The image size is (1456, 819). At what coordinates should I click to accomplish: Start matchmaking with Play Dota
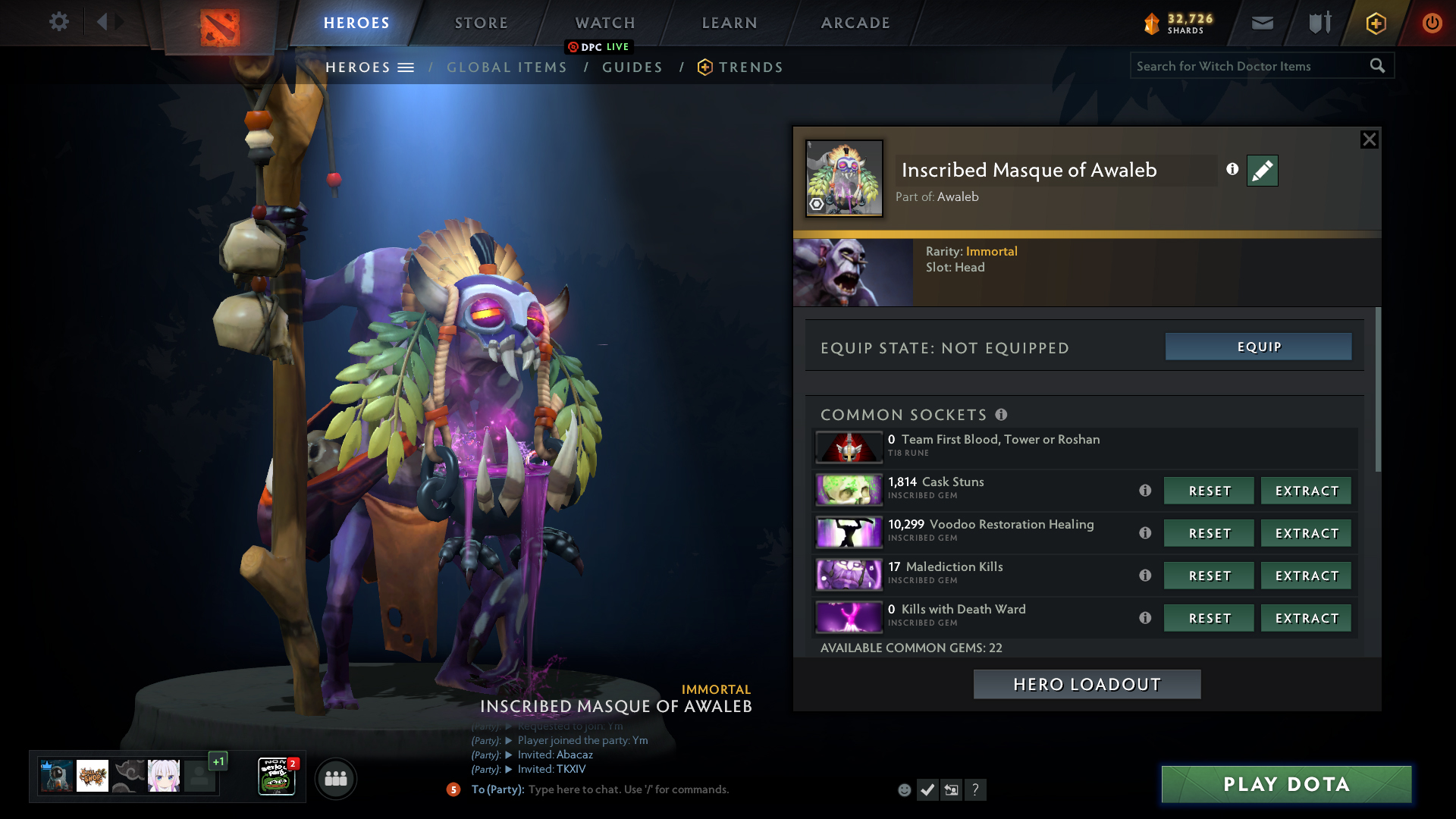point(1286,784)
